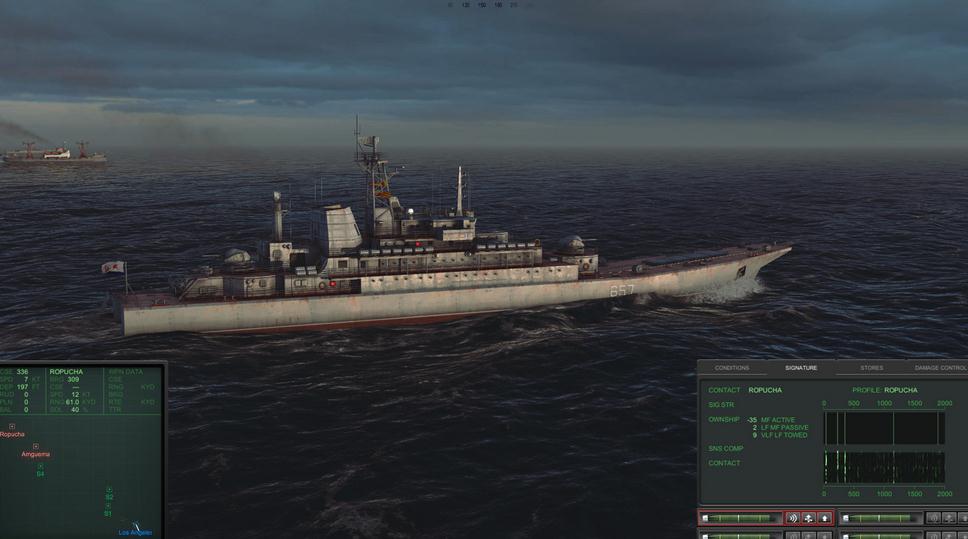The height and width of the screenshot is (539, 968).
Task: Select the red-highlighted torpedo tube
Action: click(x=740, y=518)
